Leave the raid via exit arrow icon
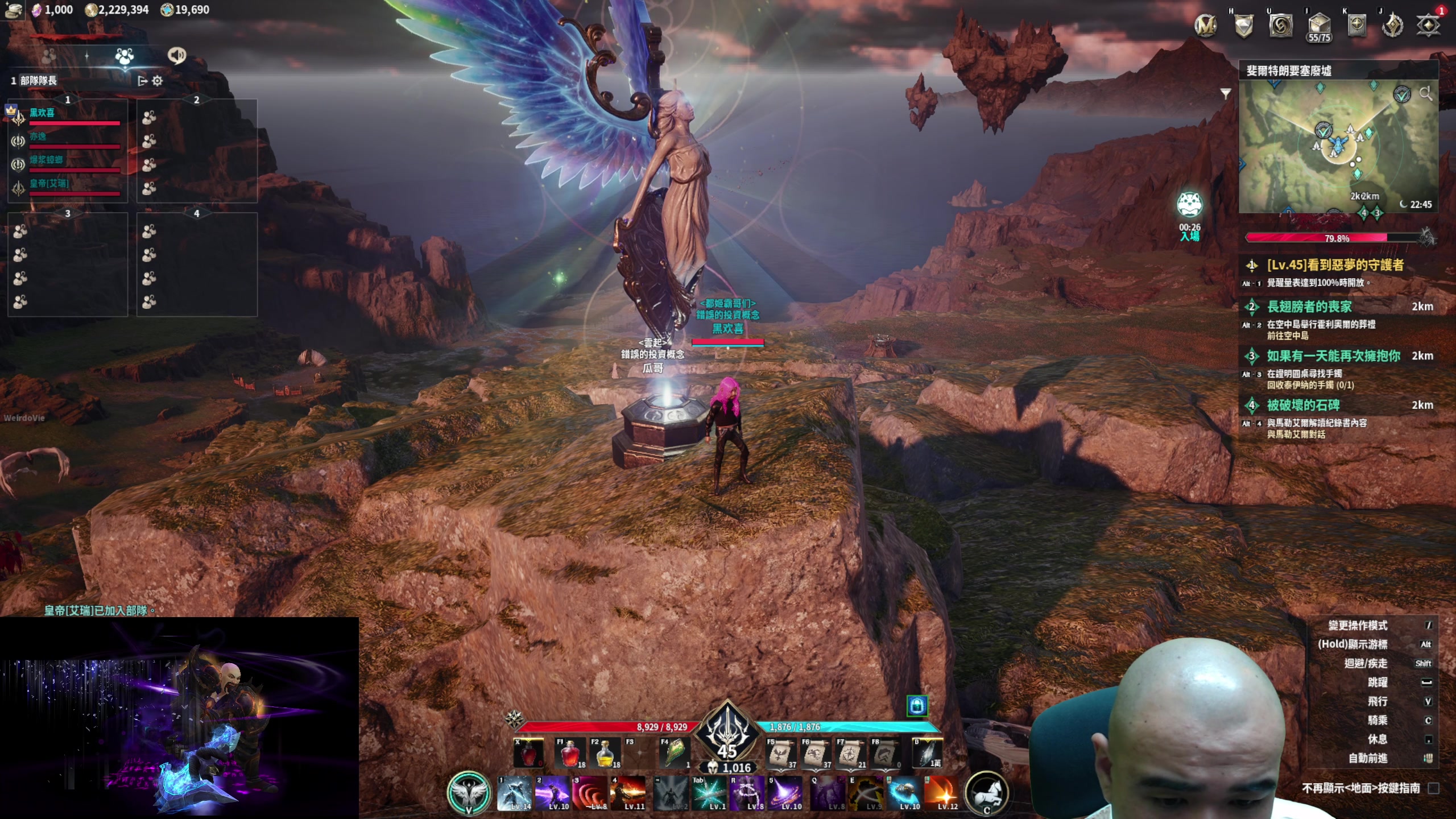Viewport: 1456px width, 819px height. coord(142,81)
